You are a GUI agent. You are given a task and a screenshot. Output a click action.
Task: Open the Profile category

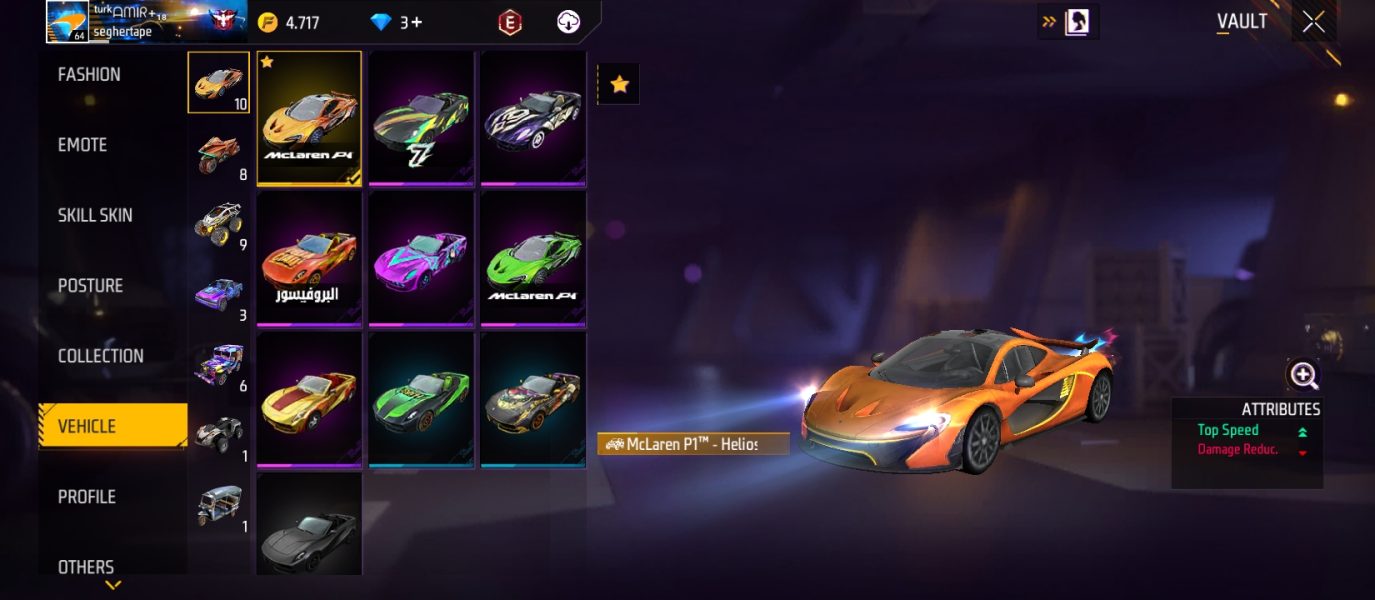point(87,497)
